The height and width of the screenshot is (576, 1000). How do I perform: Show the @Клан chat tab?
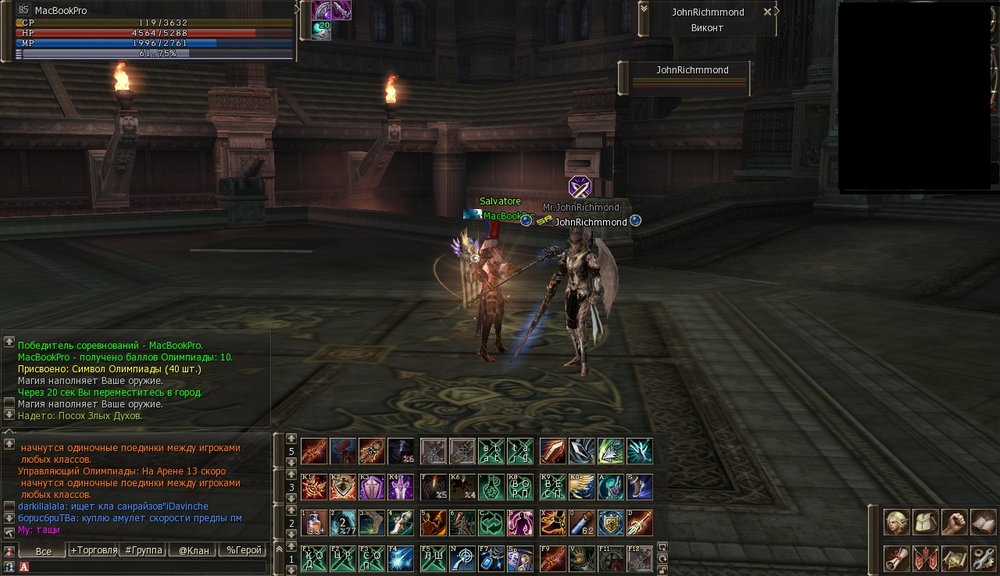[x=194, y=551]
